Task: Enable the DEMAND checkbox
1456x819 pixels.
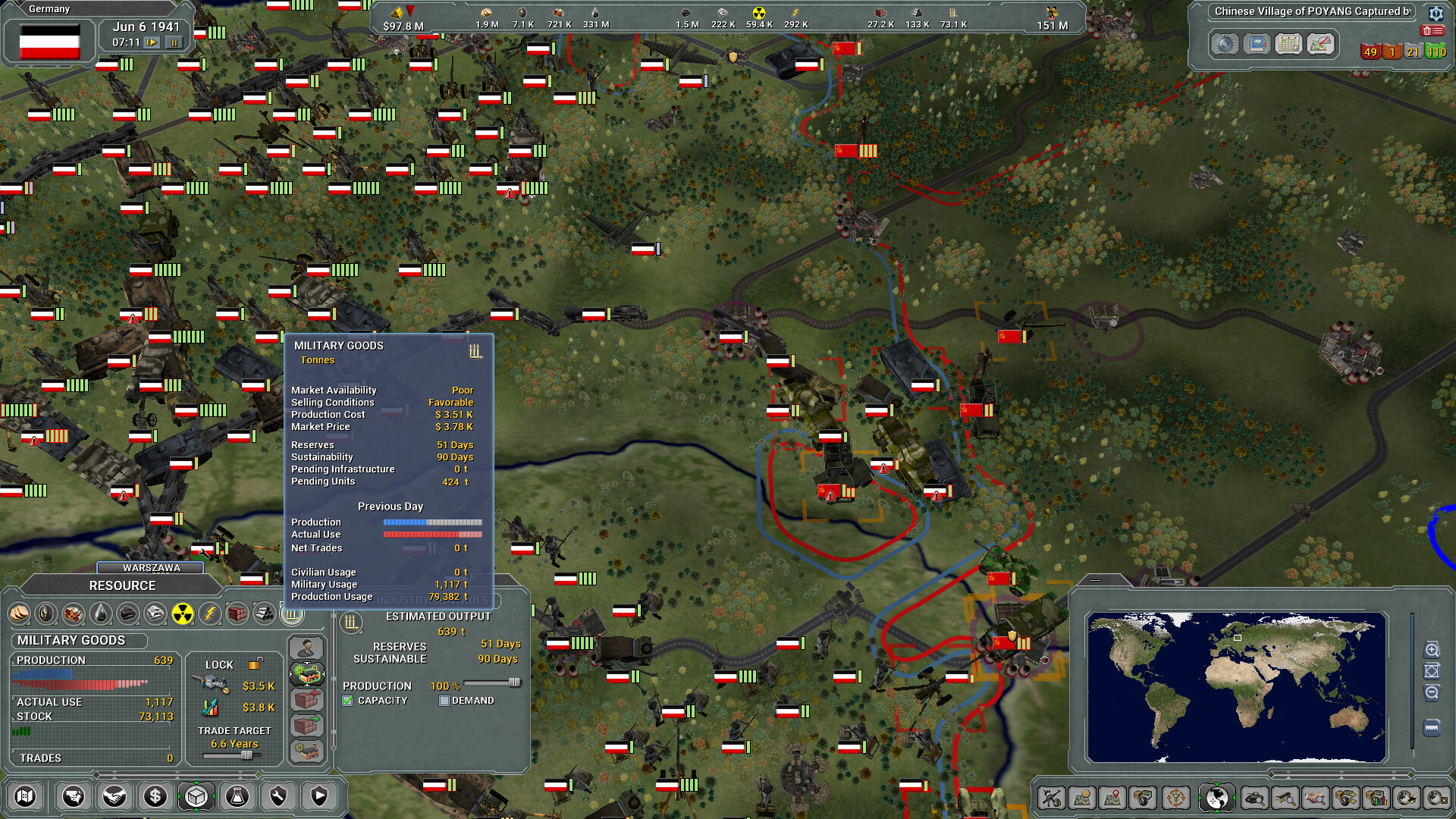Action: point(443,700)
